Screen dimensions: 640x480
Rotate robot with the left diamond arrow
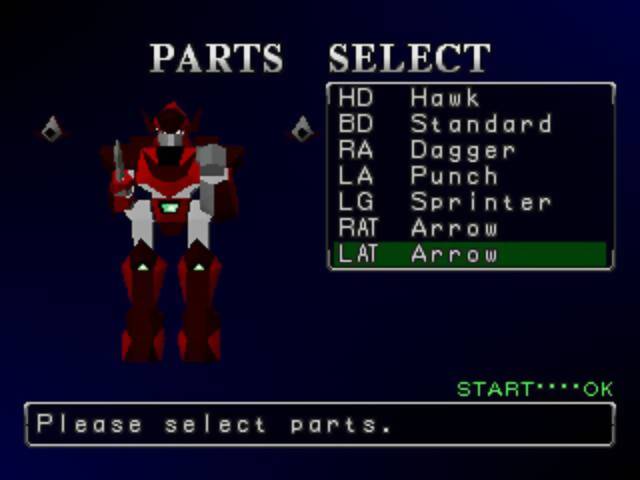(52, 129)
